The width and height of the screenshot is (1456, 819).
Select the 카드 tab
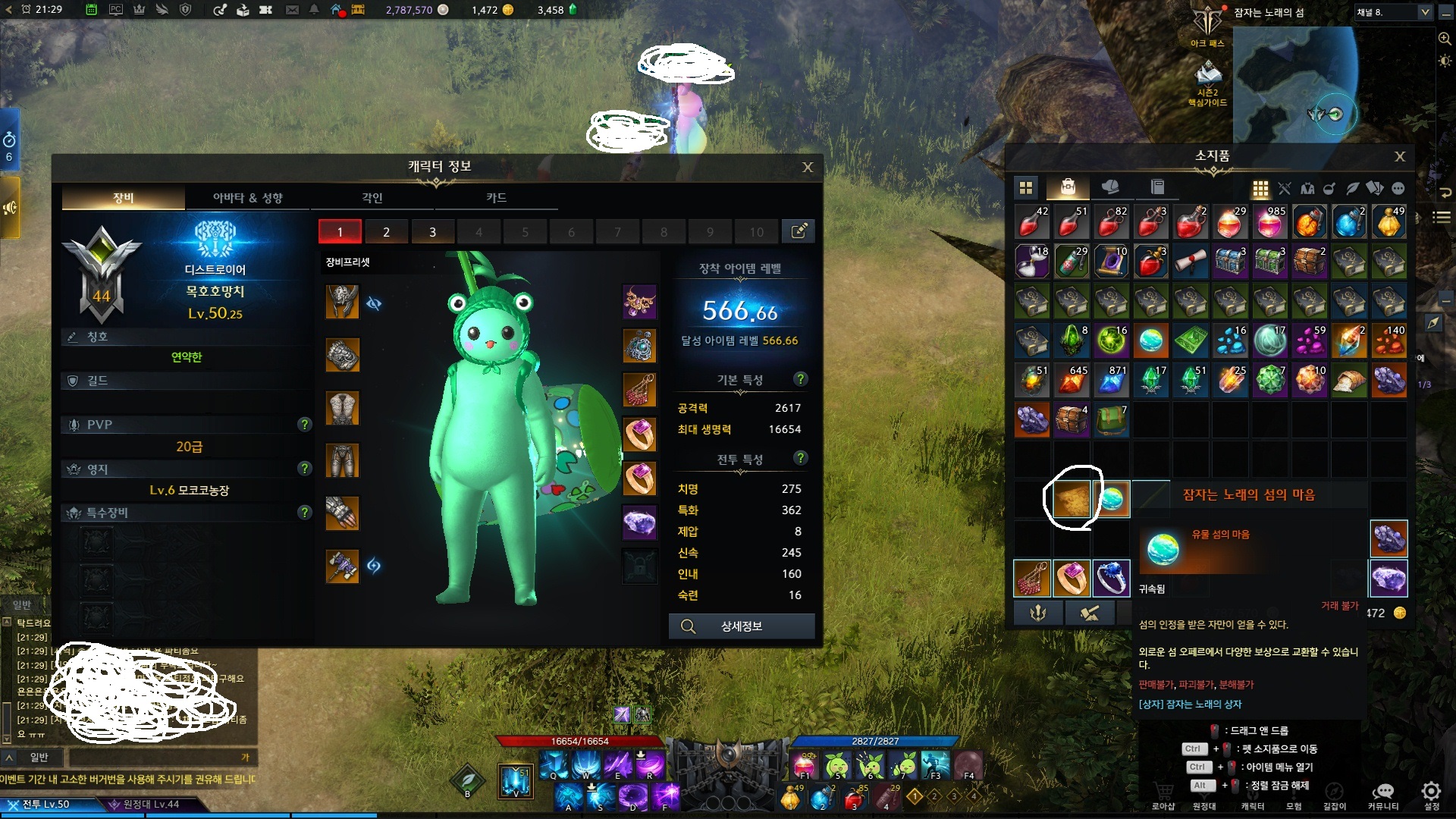[x=496, y=198]
